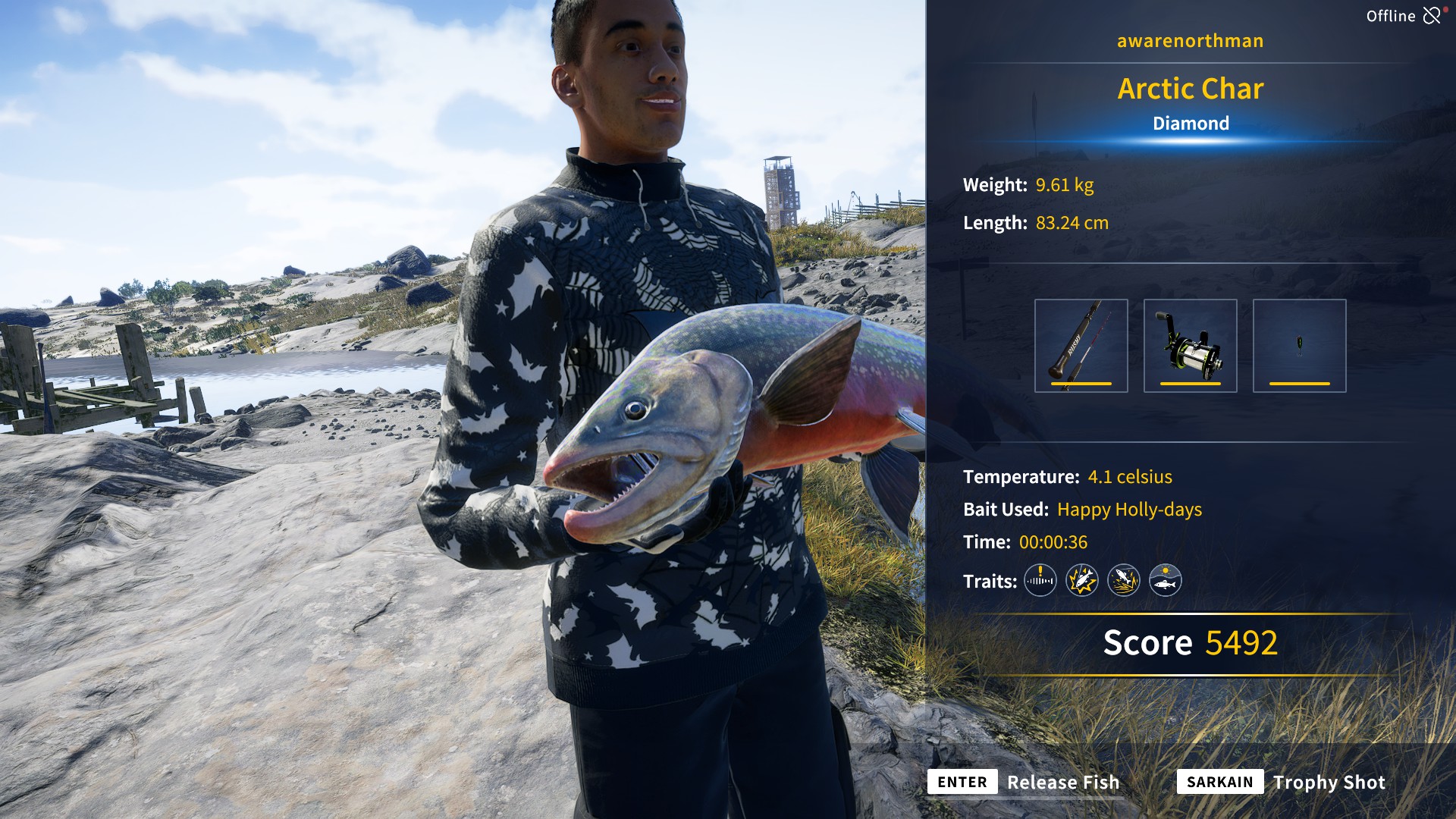Select the Happy Holly-days bait name

pyautogui.click(x=1128, y=510)
